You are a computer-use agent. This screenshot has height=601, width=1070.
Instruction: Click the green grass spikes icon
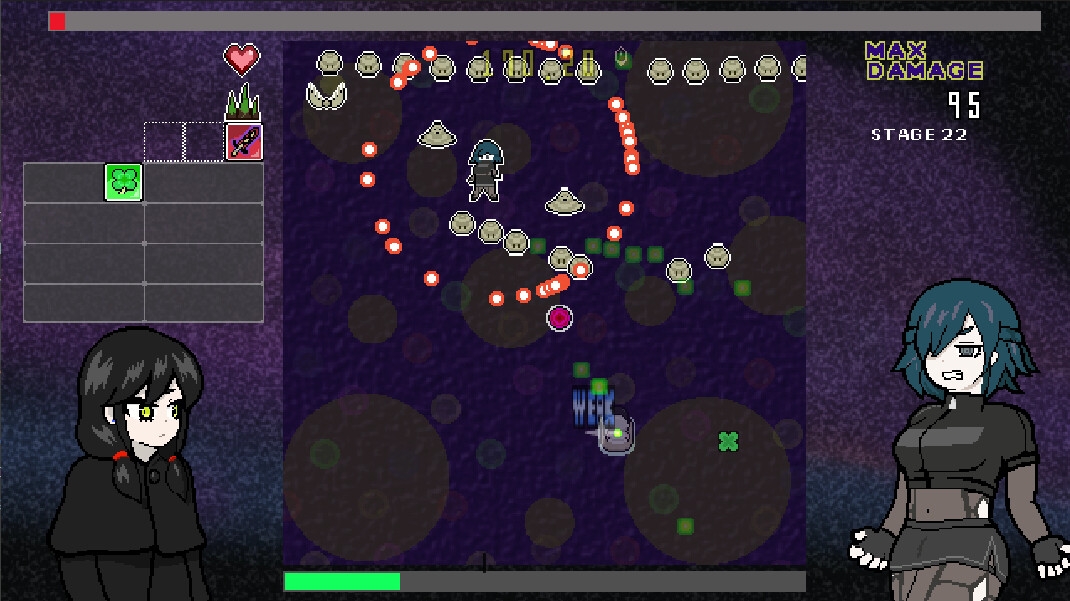pyautogui.click(x=242, y=102)
